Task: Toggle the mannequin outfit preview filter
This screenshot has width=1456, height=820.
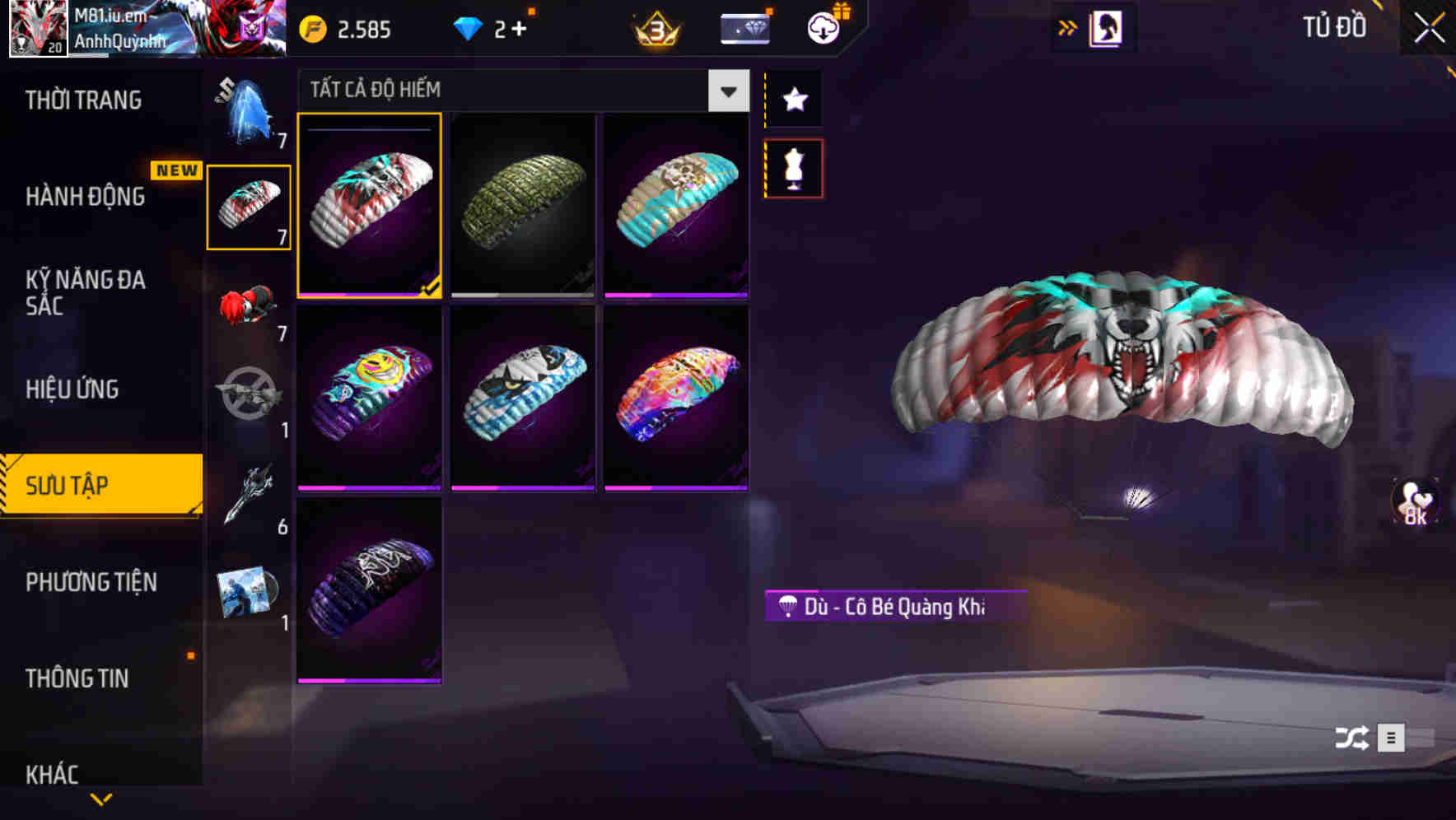Action: (793, 167)
